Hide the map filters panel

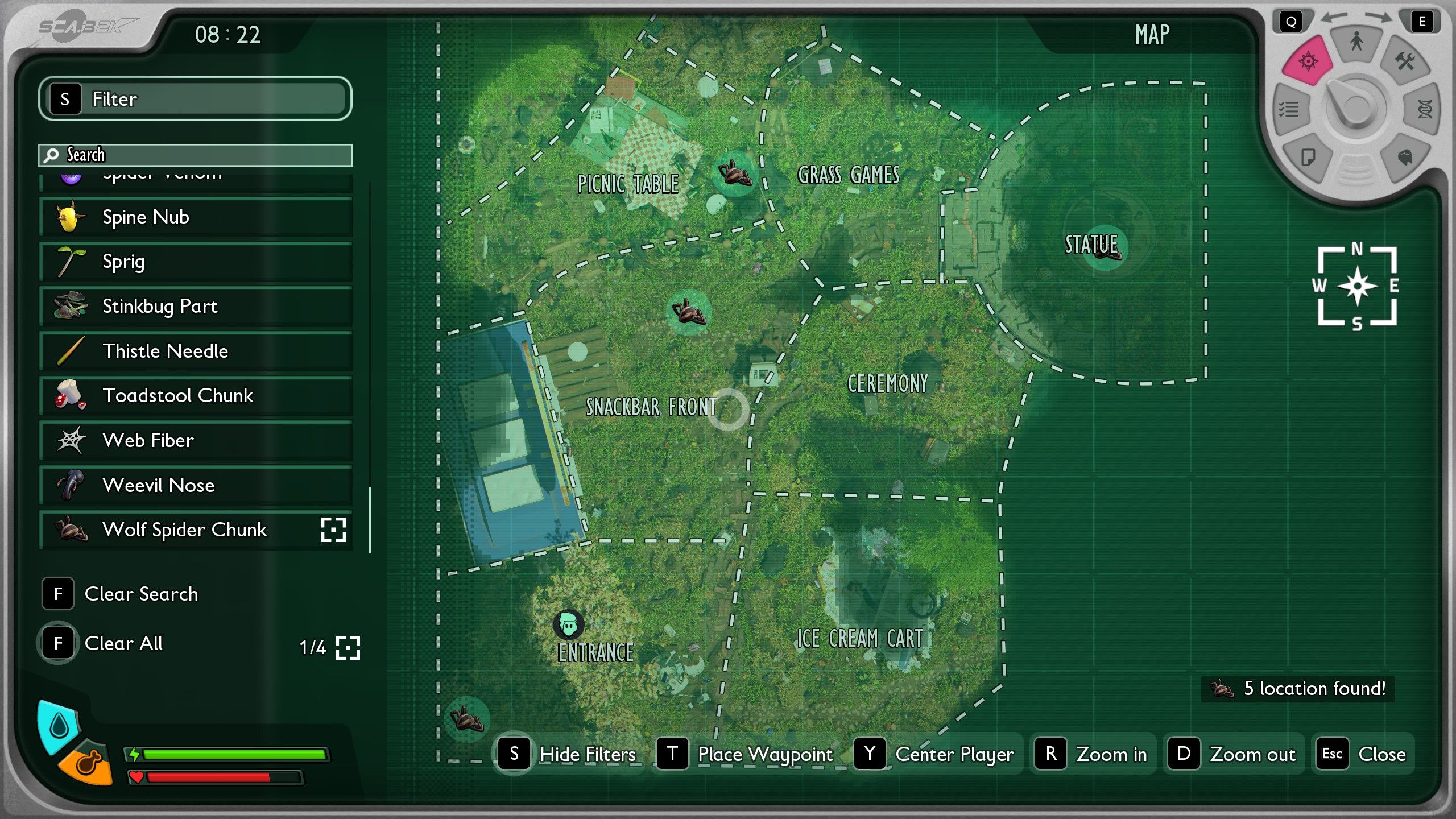click(567, 754)
